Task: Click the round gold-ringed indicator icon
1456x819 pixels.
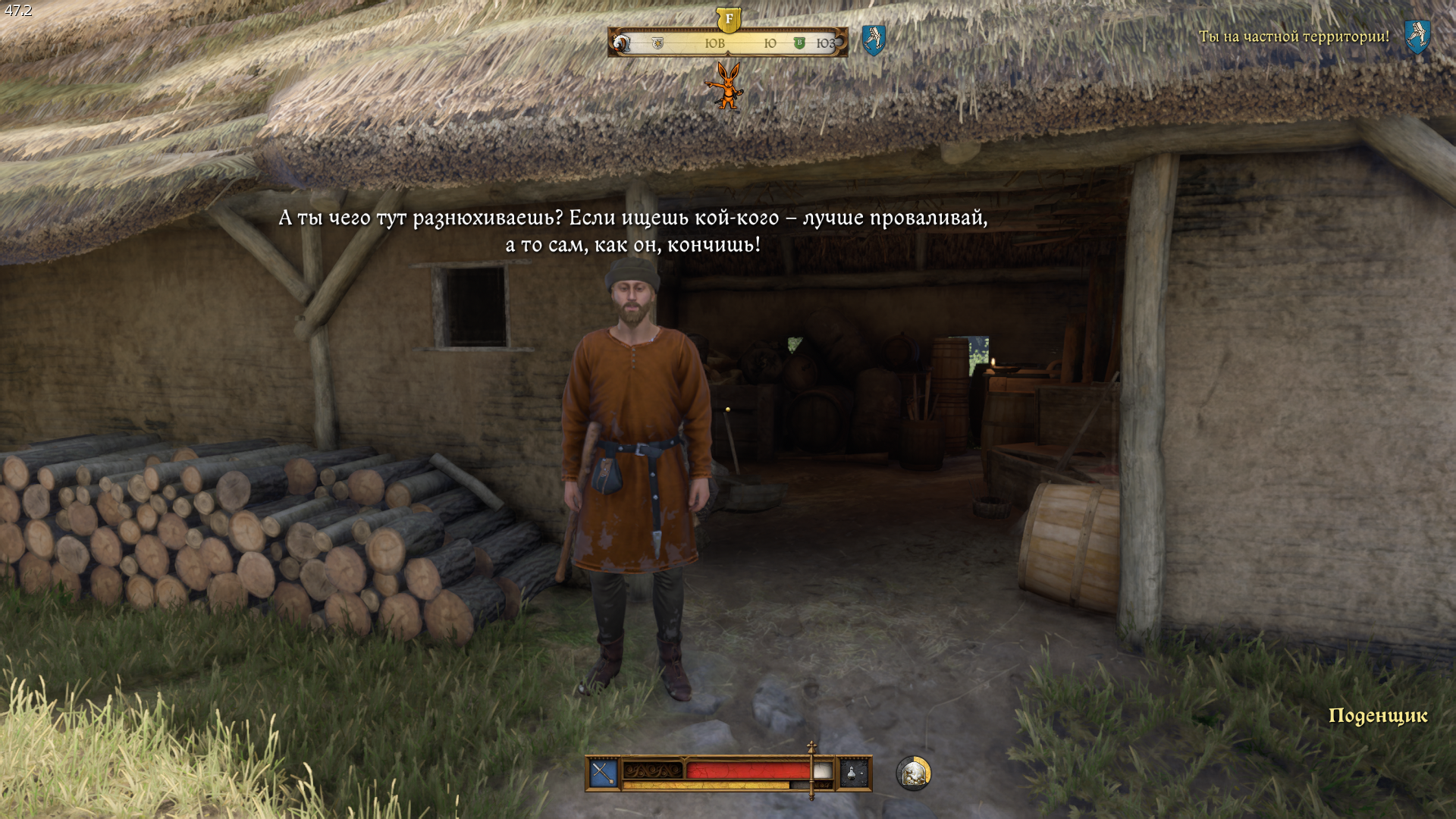Action: click(x=914, y=773)
